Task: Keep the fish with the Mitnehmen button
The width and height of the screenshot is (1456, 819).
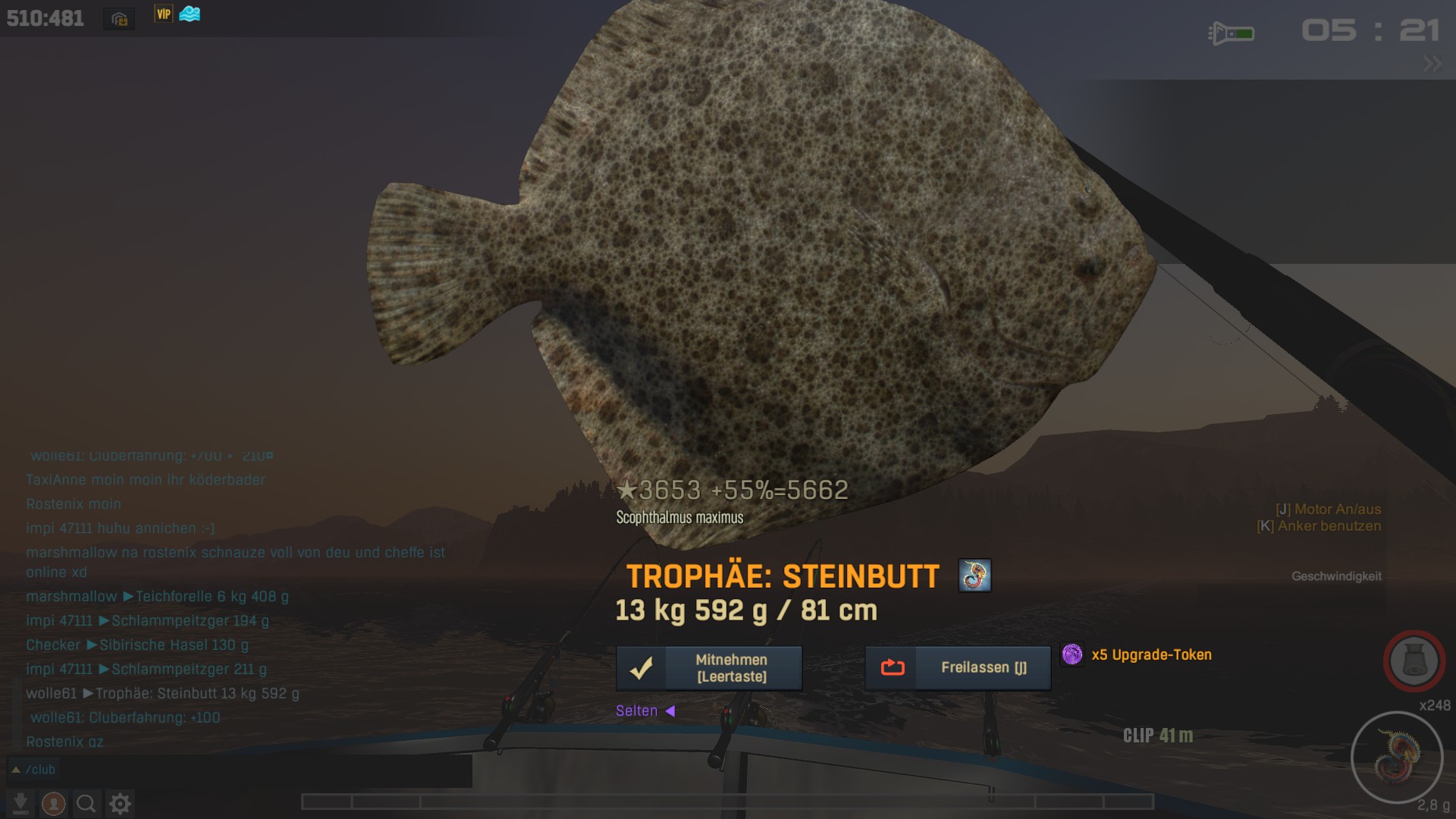Action: pyautogui.click(x=709, y=668)
